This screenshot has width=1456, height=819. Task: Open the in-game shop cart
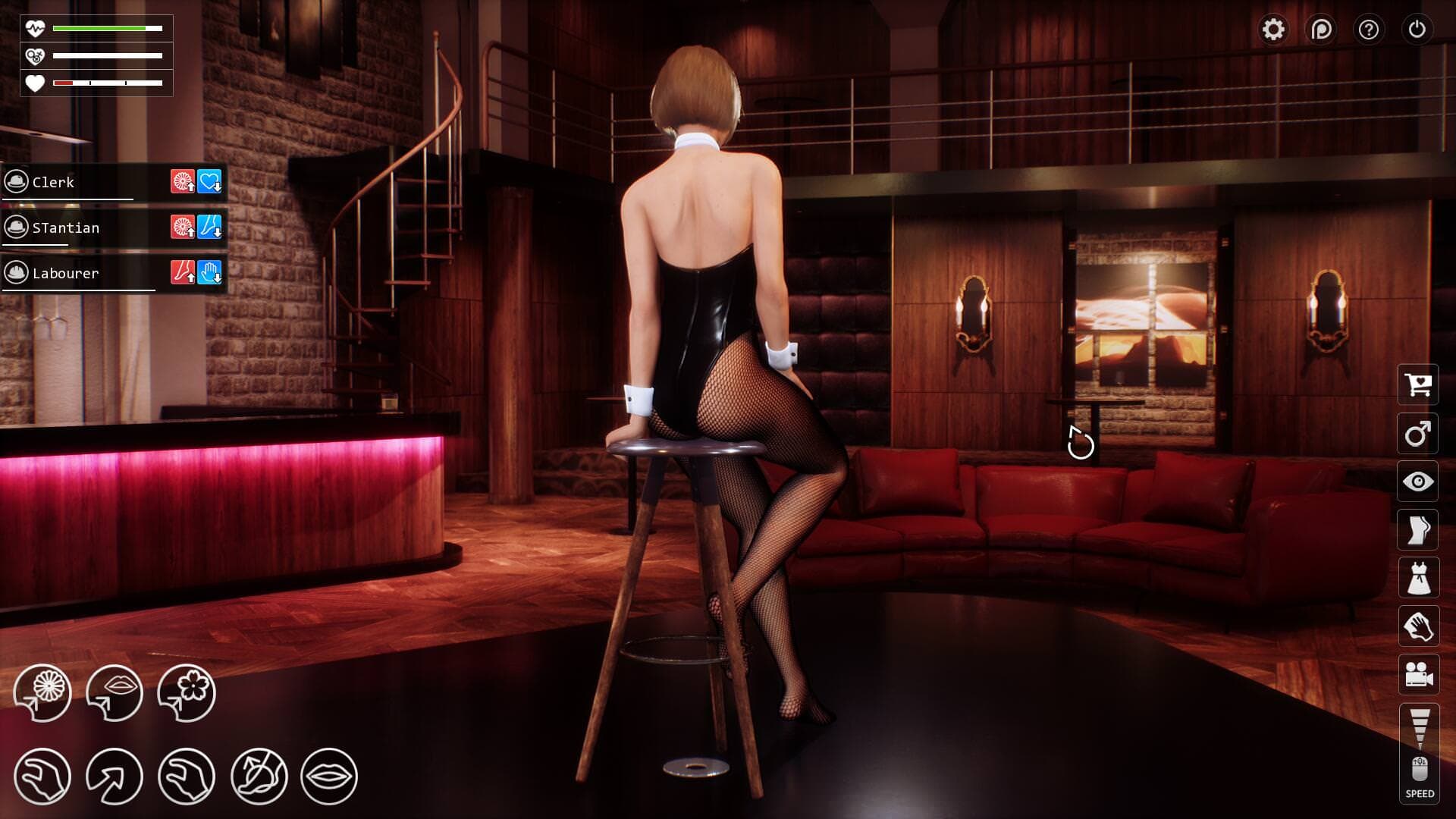click(x=1418, y=385)
